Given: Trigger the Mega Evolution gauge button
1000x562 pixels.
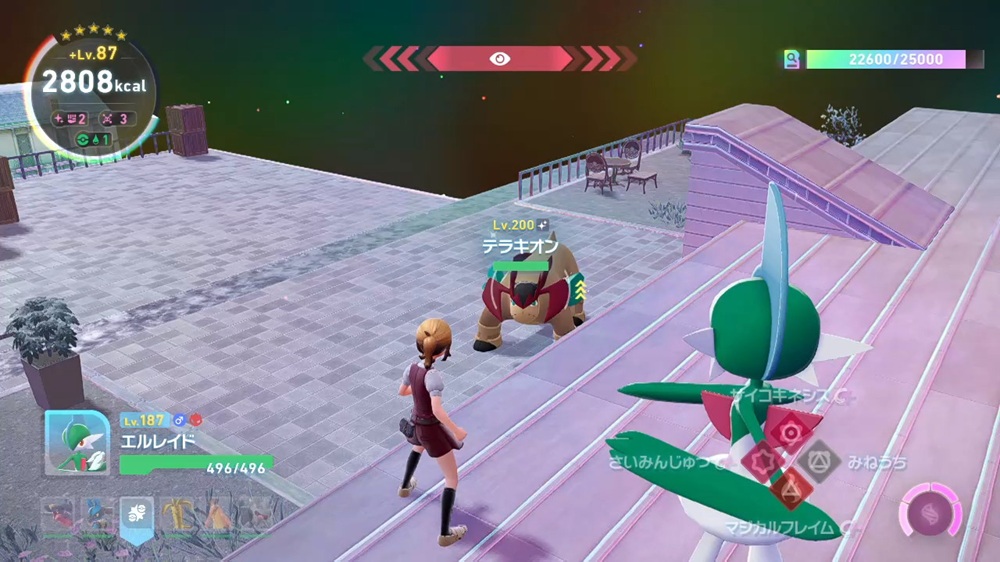Looking at the screenshot, I should pyautogui.click(x=930, y=511).
